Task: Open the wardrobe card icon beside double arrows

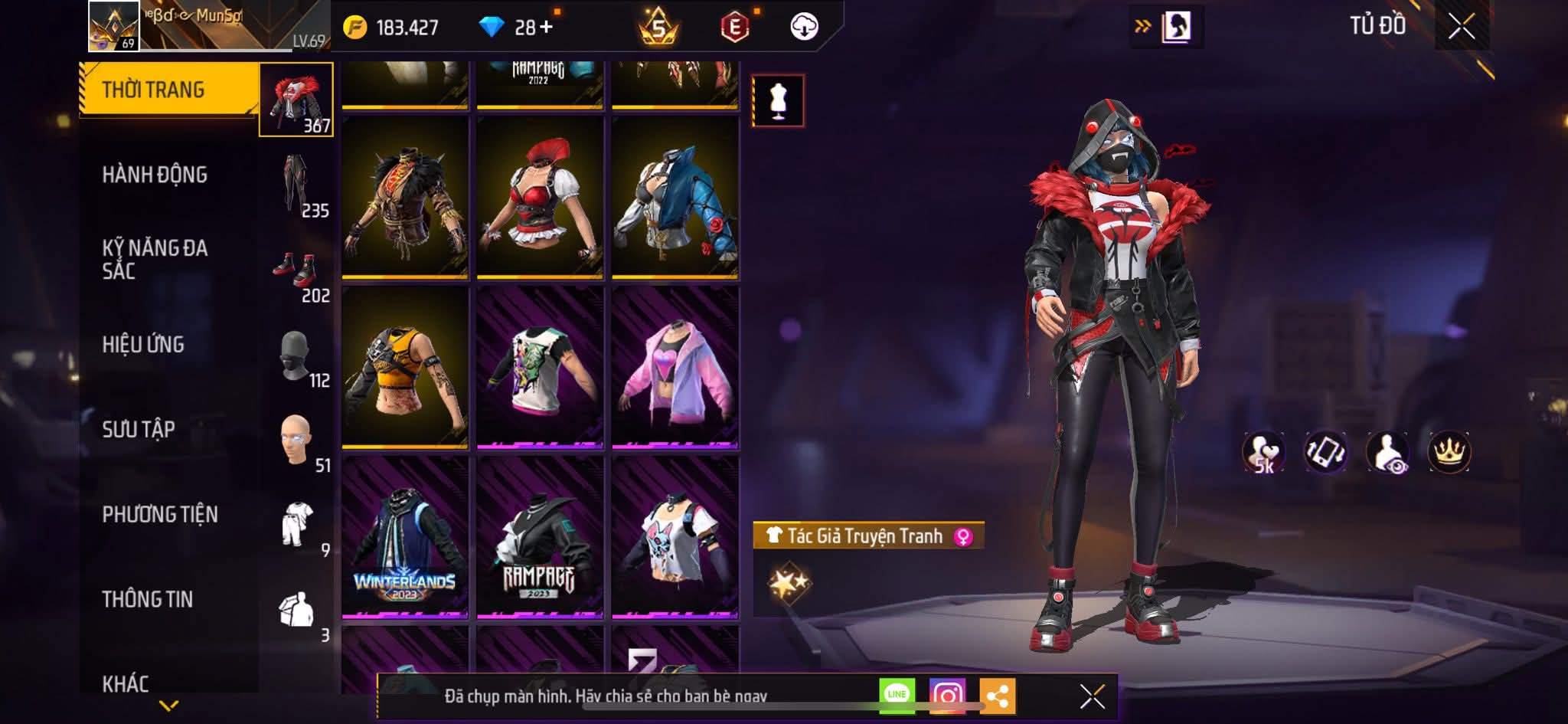Action: pos(1177,24)
